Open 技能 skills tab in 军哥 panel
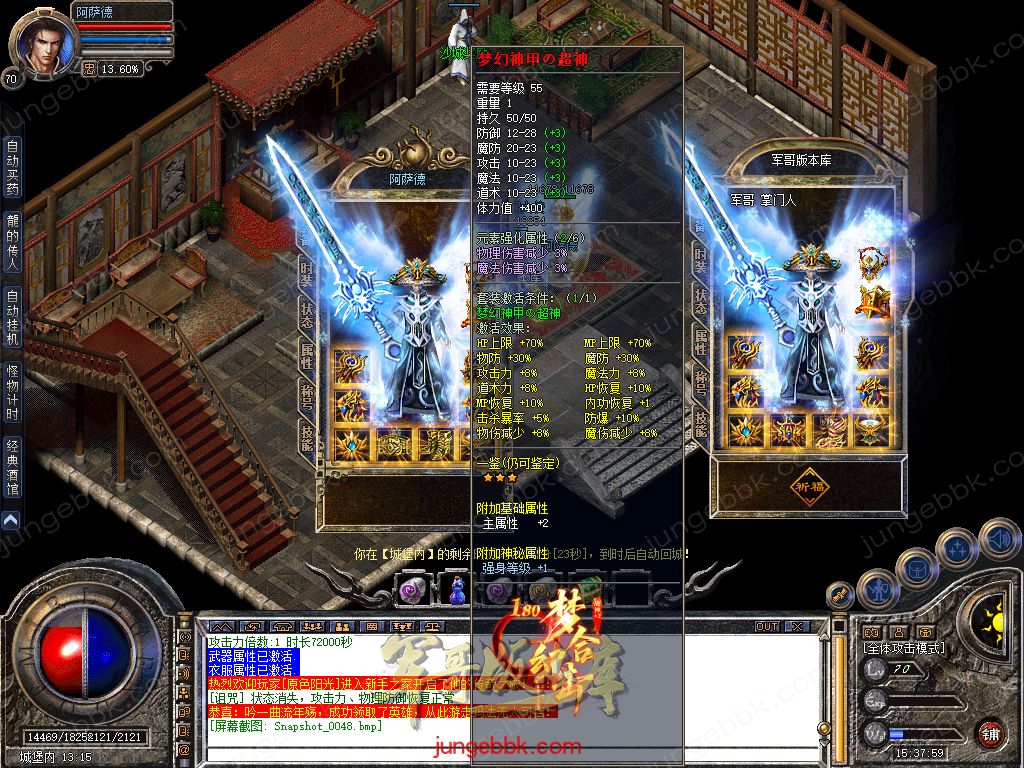This screenshot has width=1024, height=768. (702, 432)
